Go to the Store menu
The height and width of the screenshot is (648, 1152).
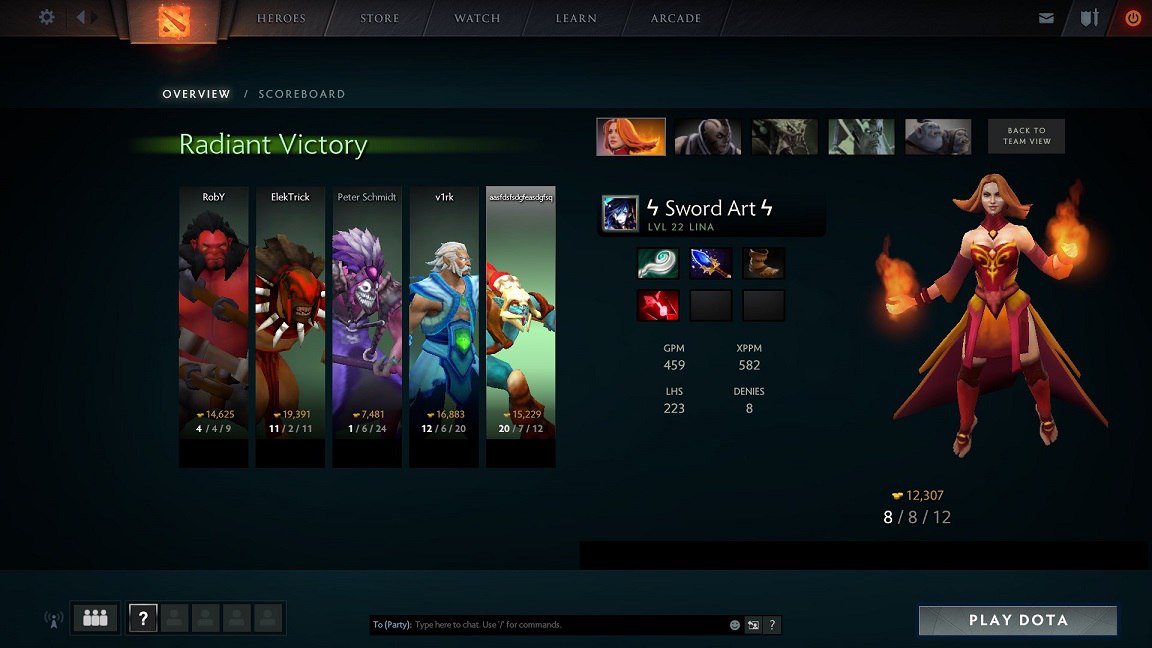click(380, 18)
